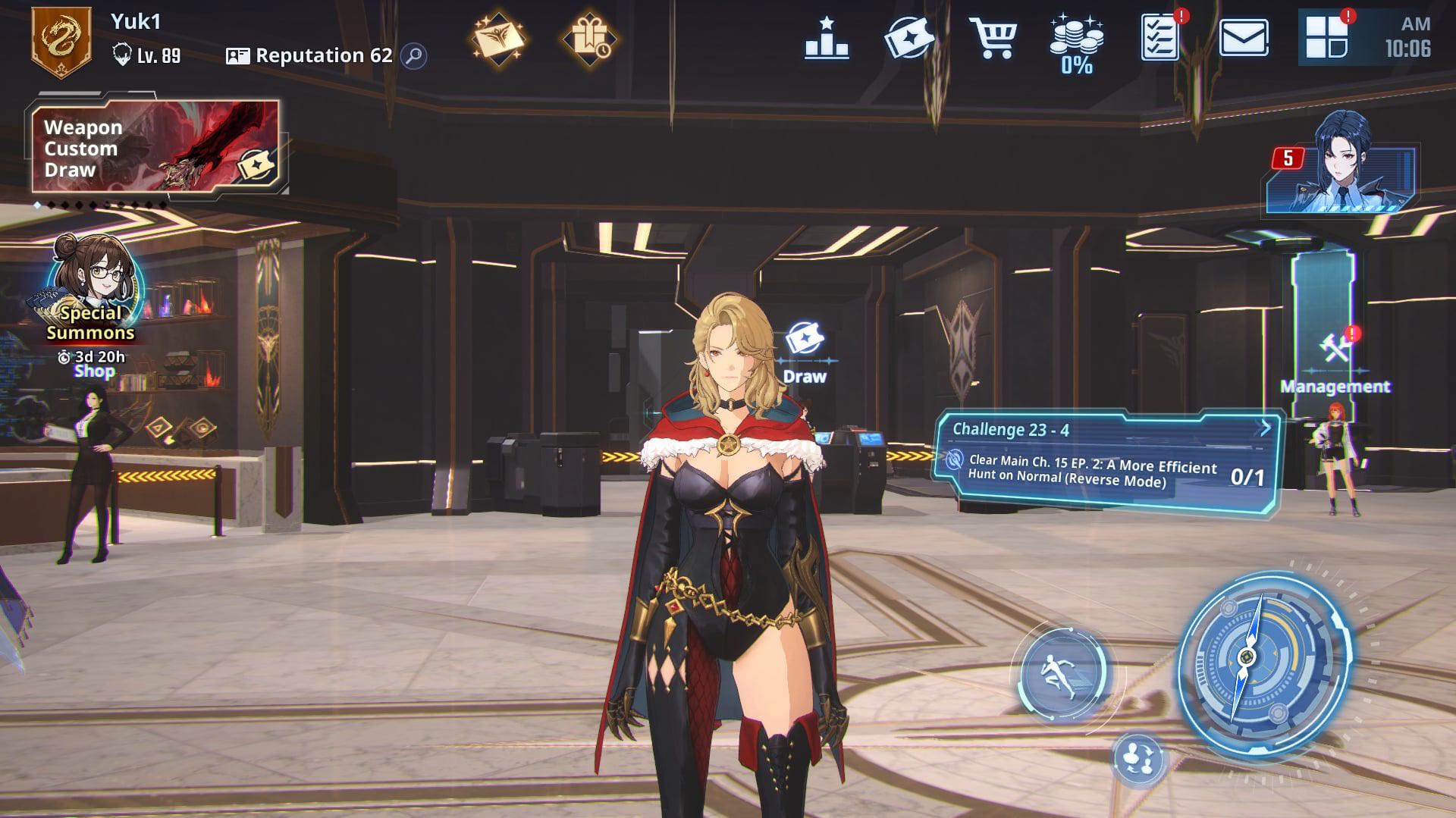Open the mailbox envelope
This screenshot has height=818, width=1456.
point(1244,38)
